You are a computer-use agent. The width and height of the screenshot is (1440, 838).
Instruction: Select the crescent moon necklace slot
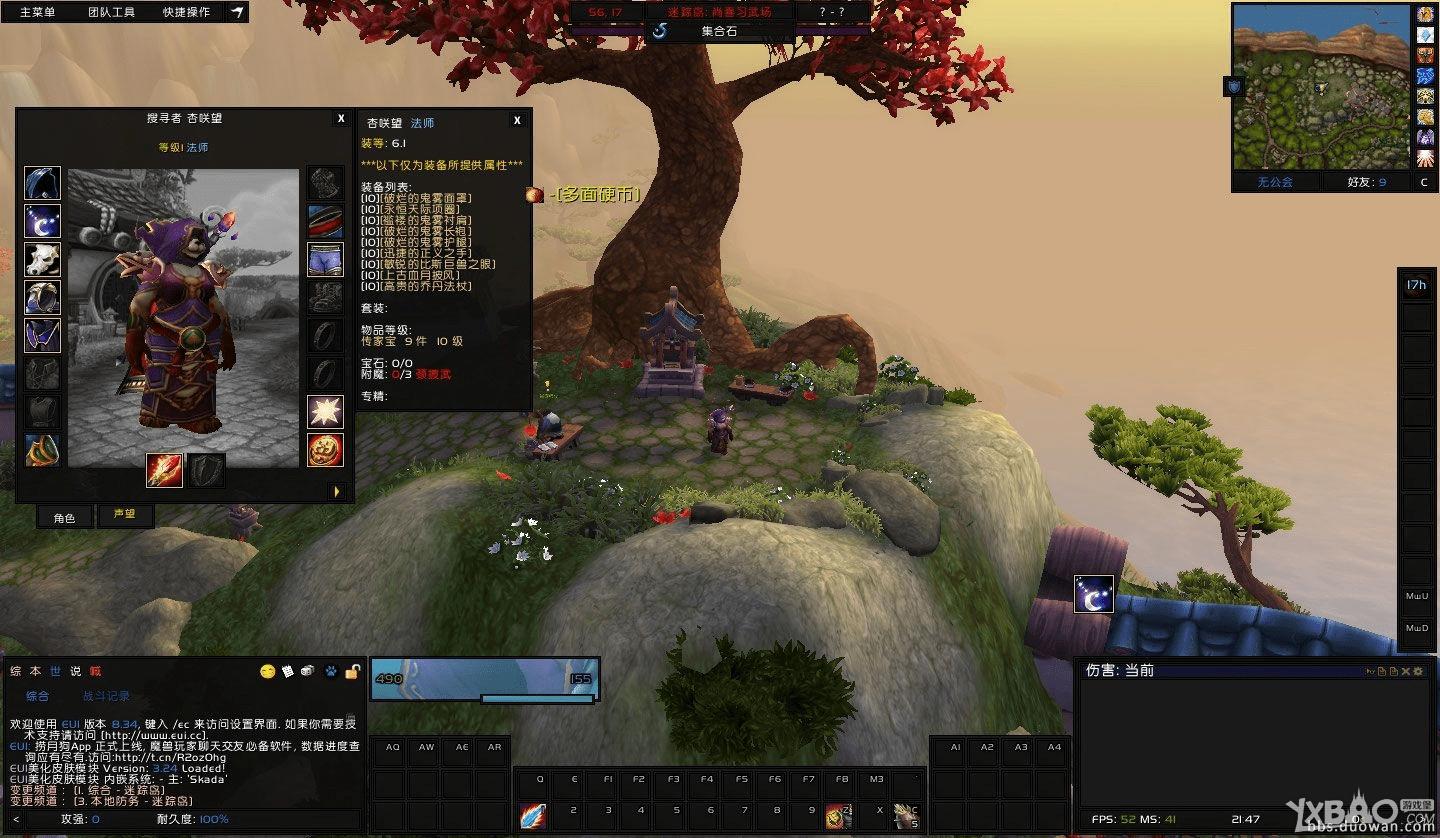(42, 221)
